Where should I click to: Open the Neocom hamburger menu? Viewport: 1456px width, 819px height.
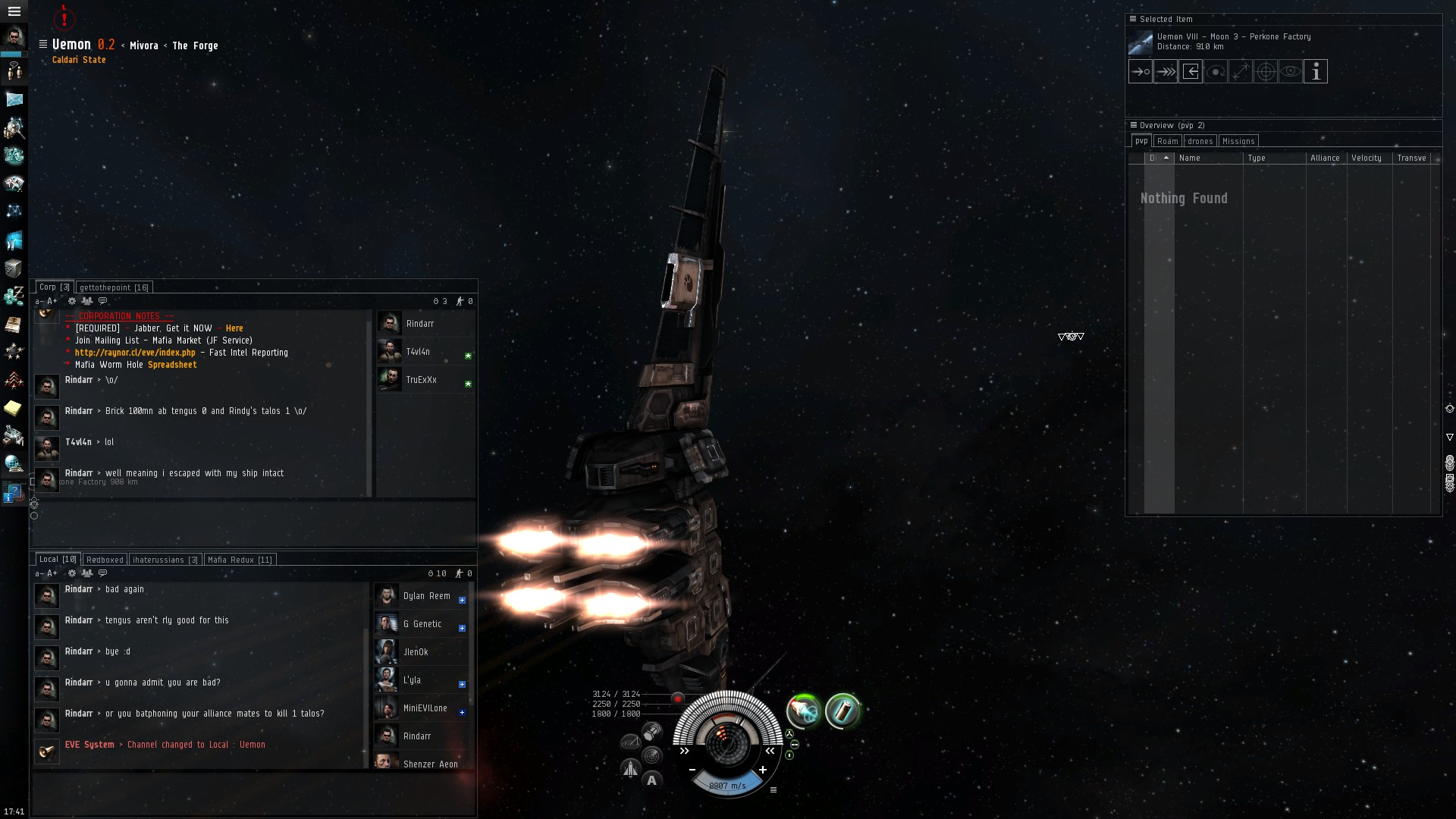point(14,11)
